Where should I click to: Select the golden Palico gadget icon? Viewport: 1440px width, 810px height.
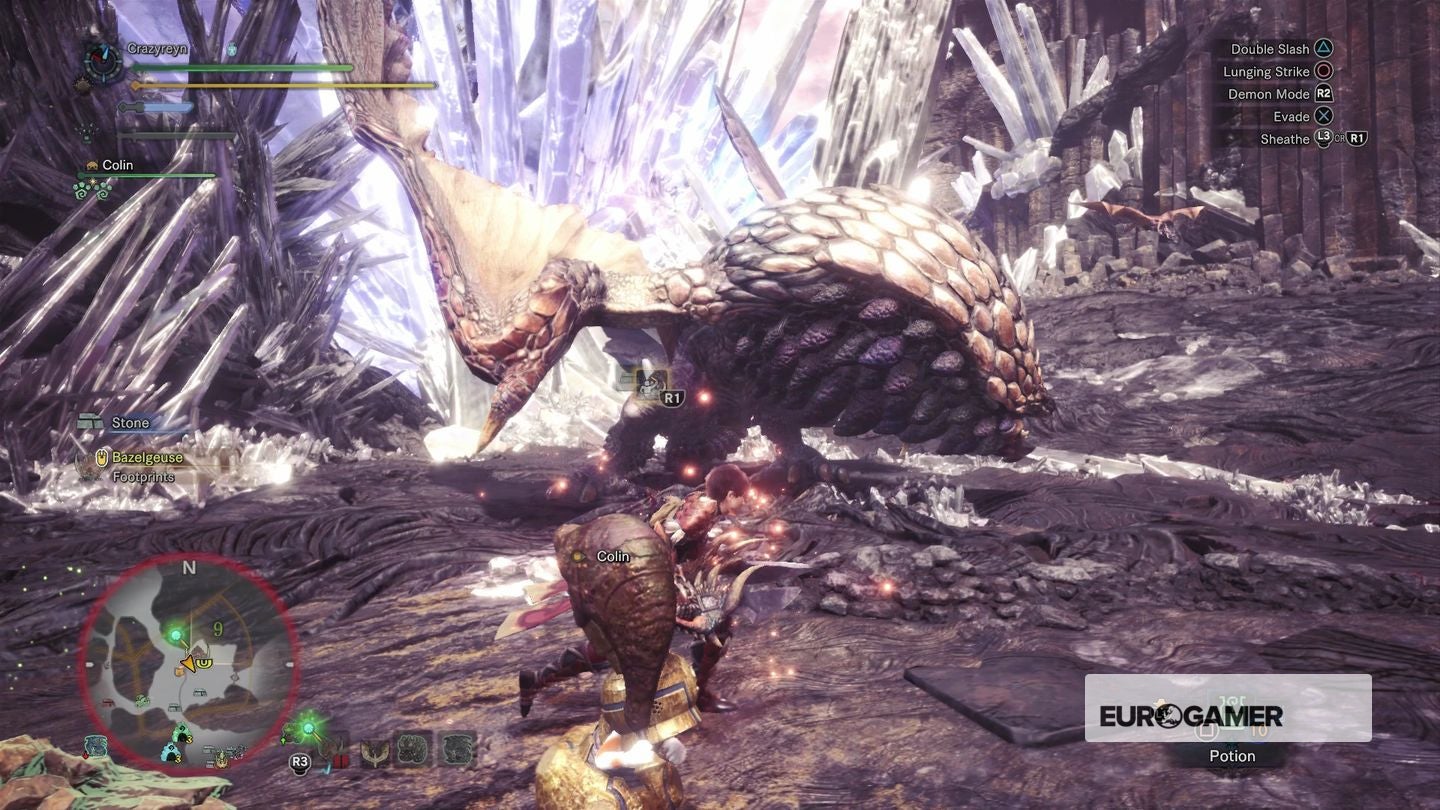pyautogui.click(x=374, y=752)
